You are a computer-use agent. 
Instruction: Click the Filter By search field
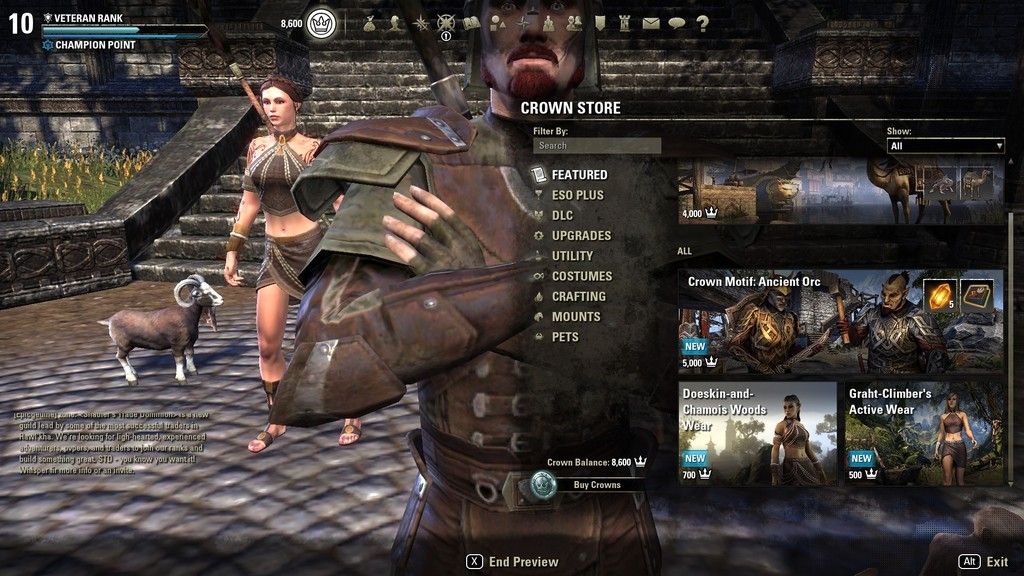(597, 146)
